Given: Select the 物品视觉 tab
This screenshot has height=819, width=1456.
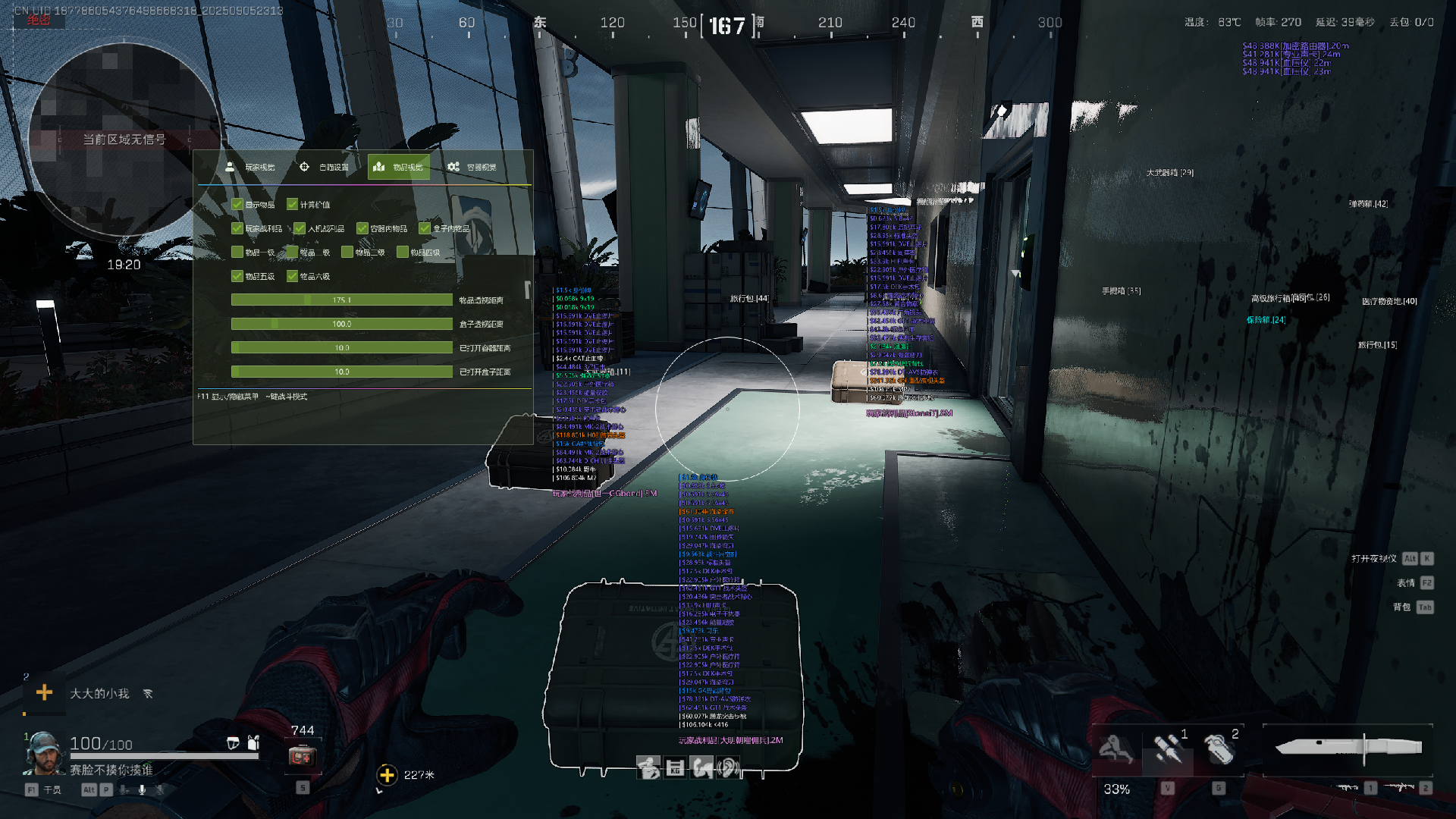Looking at the screenshot, I should pos(399,167).
